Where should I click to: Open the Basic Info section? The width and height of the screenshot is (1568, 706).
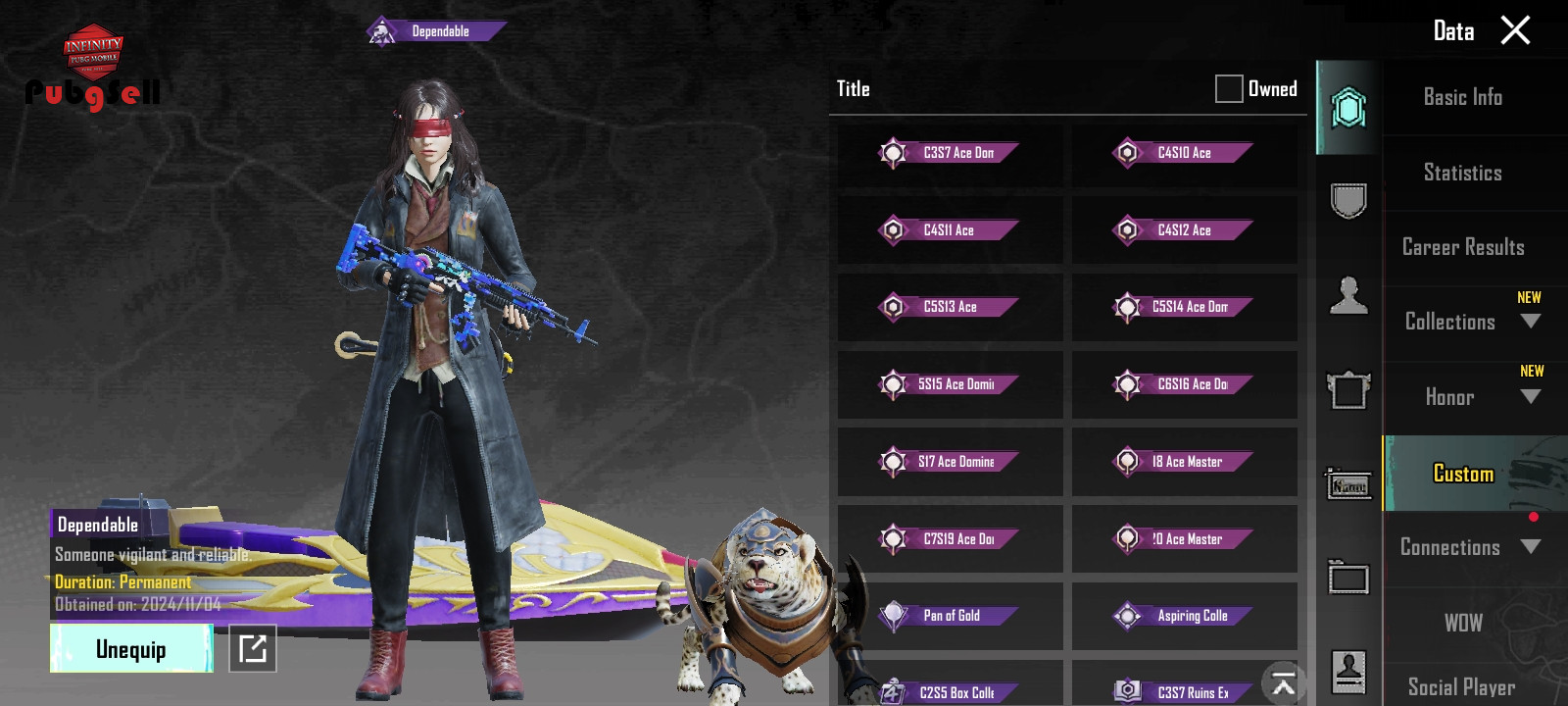(1462, 97)
